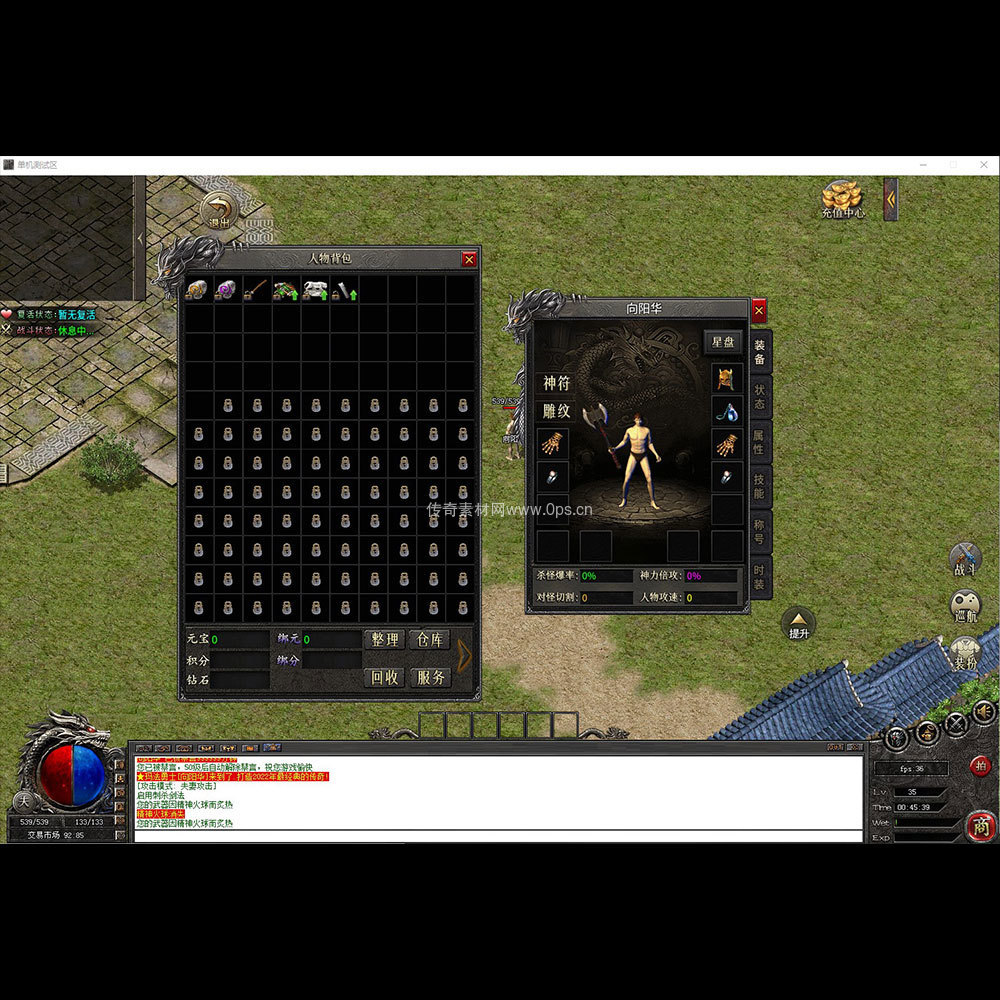
Task: Open the 服务 service menu
Action: click(429, 677)
